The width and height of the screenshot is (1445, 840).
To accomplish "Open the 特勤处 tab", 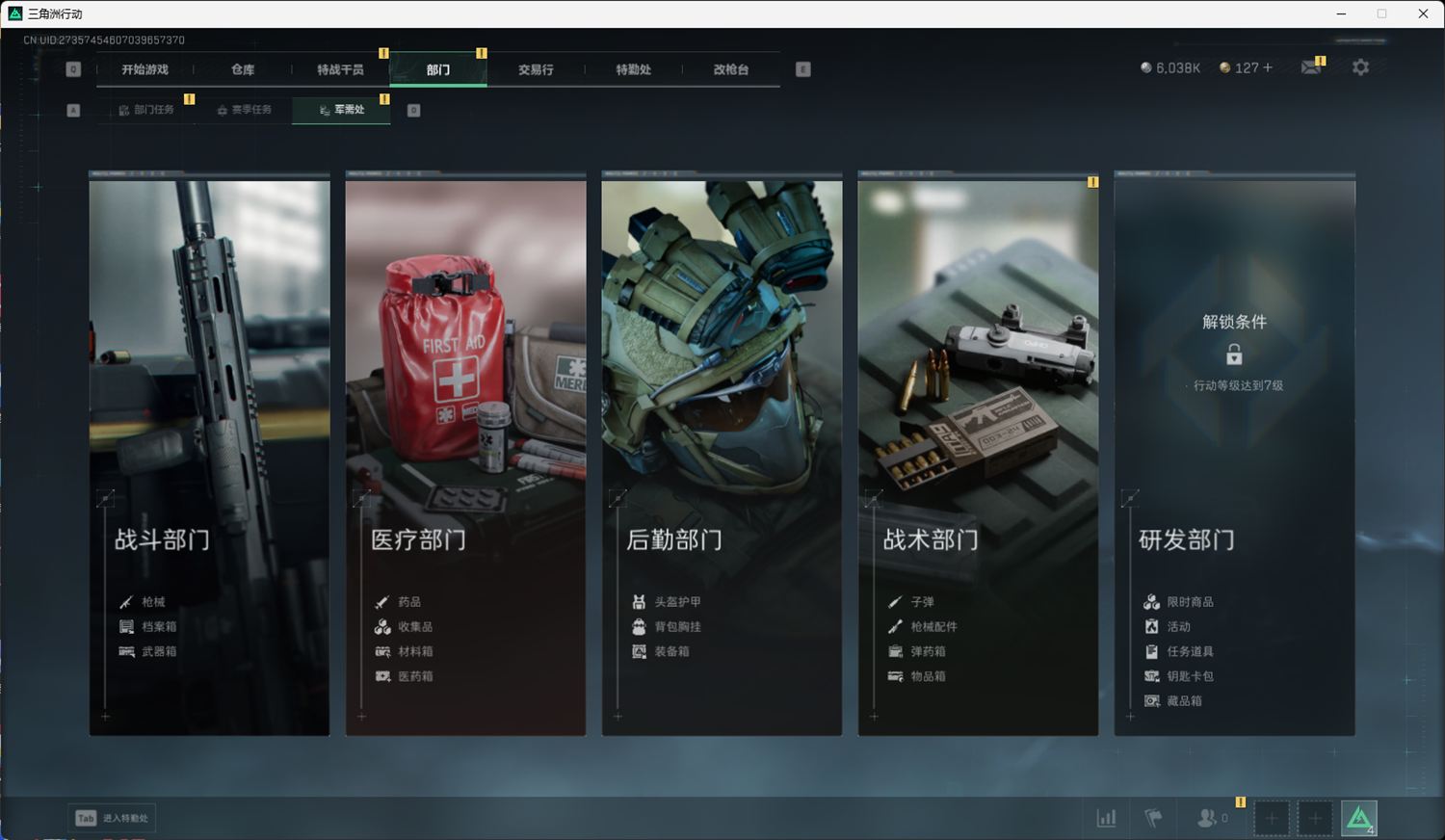I will tap(633, 69).
